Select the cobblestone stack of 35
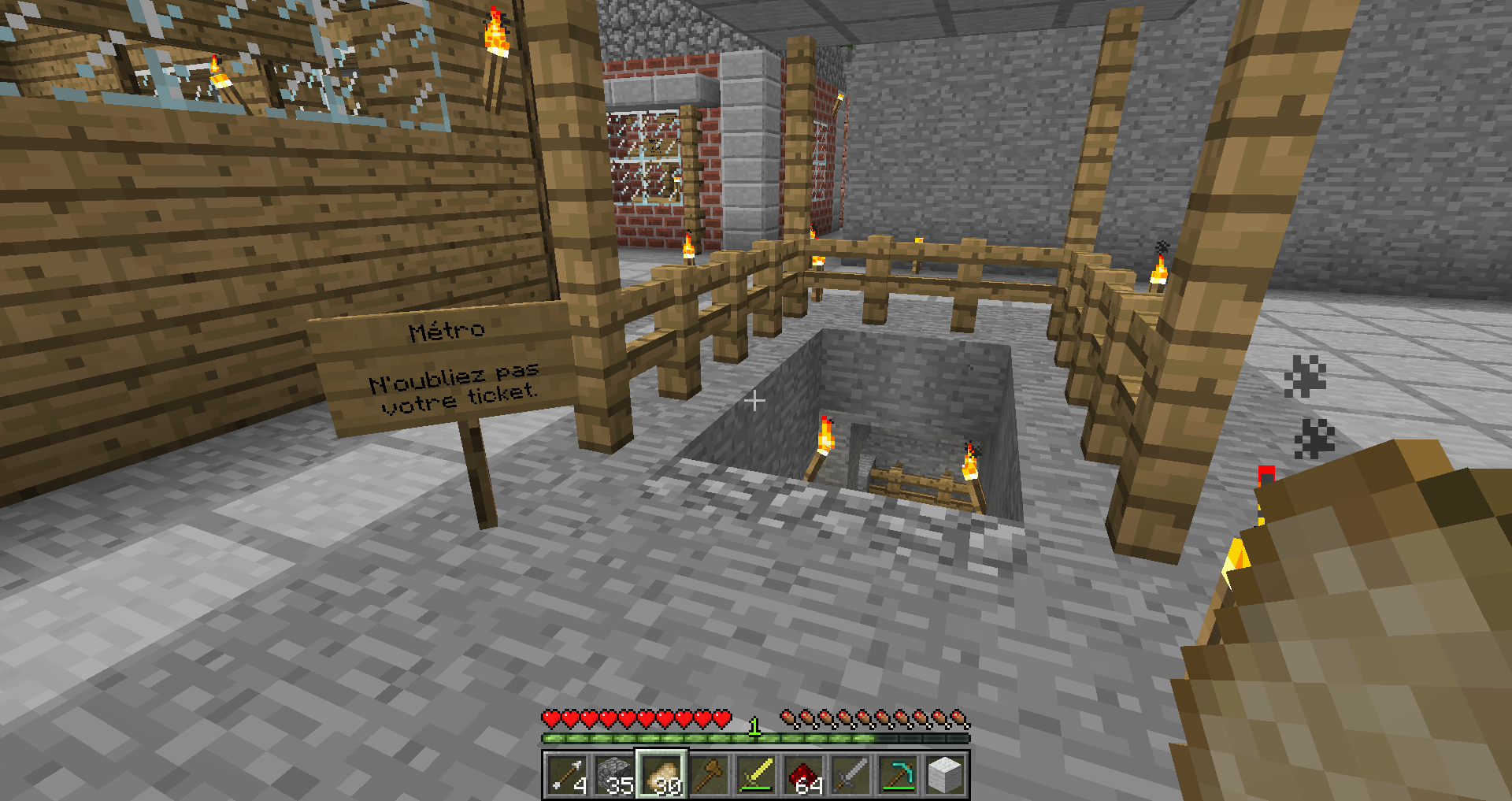 614,775
